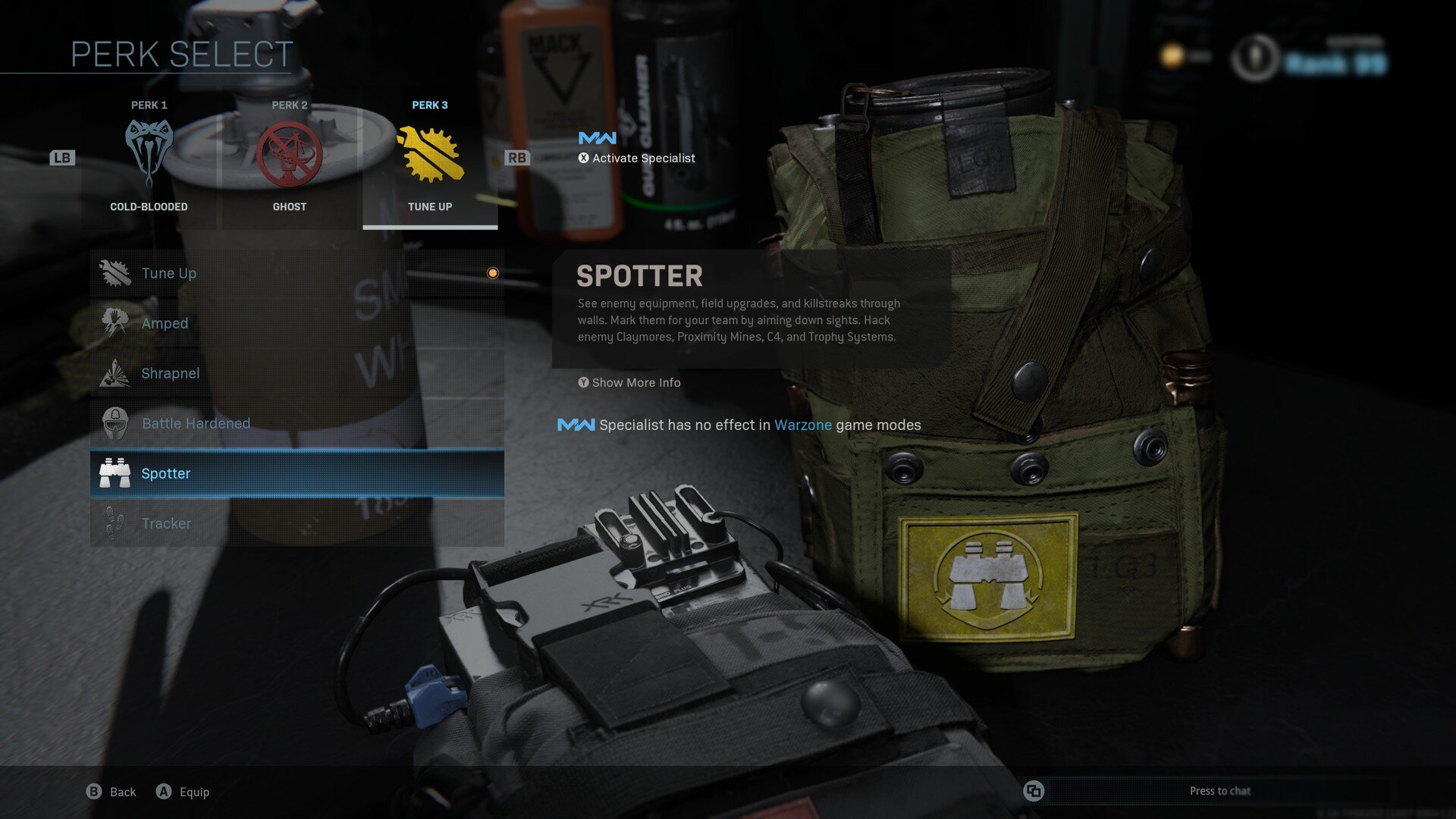The image size is (1456, 819).
Task: Go back from Perk Select
Action: pyautogui.click(x=111, y=792)
